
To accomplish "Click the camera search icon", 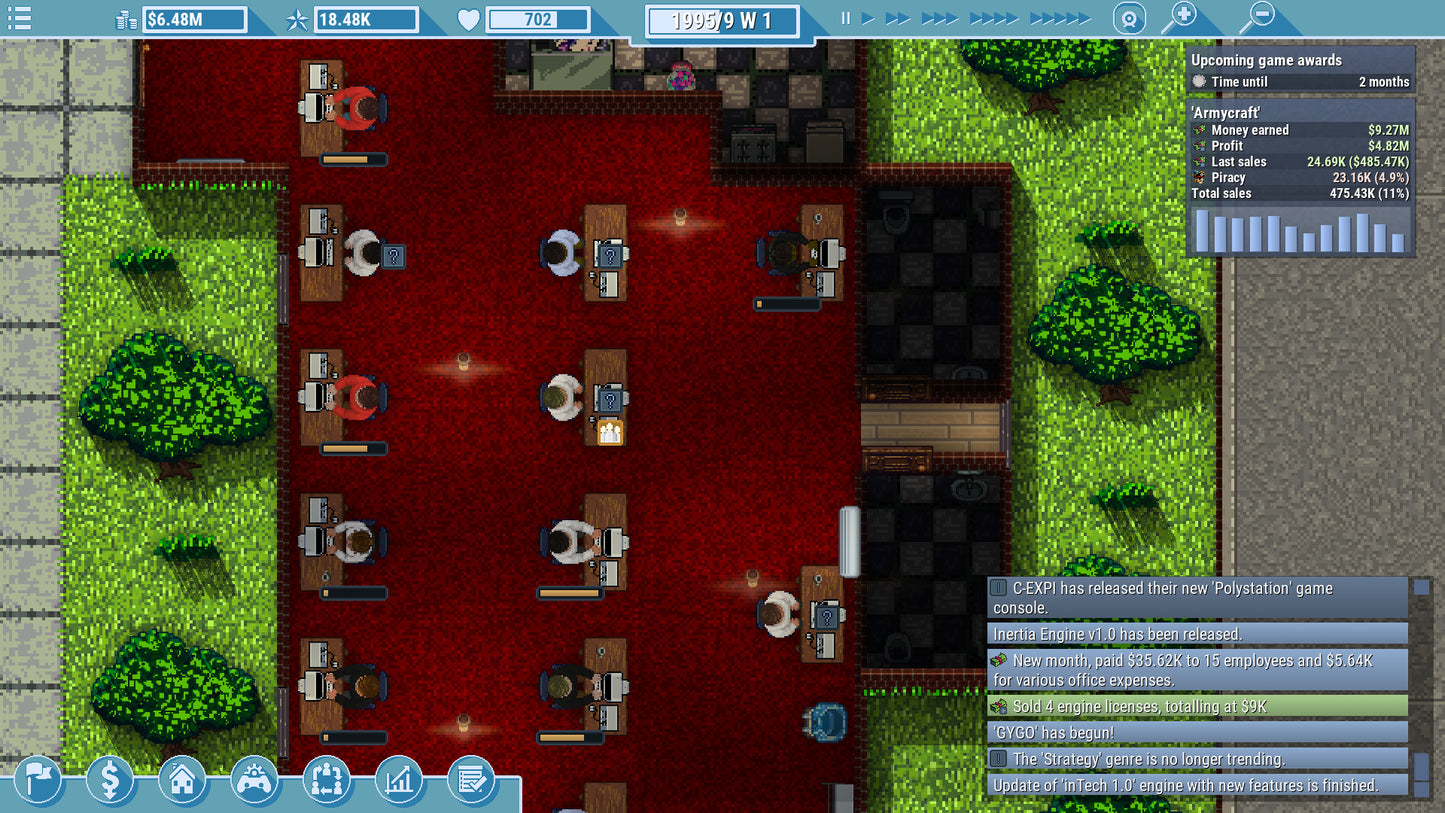I will pos(1130,17).
